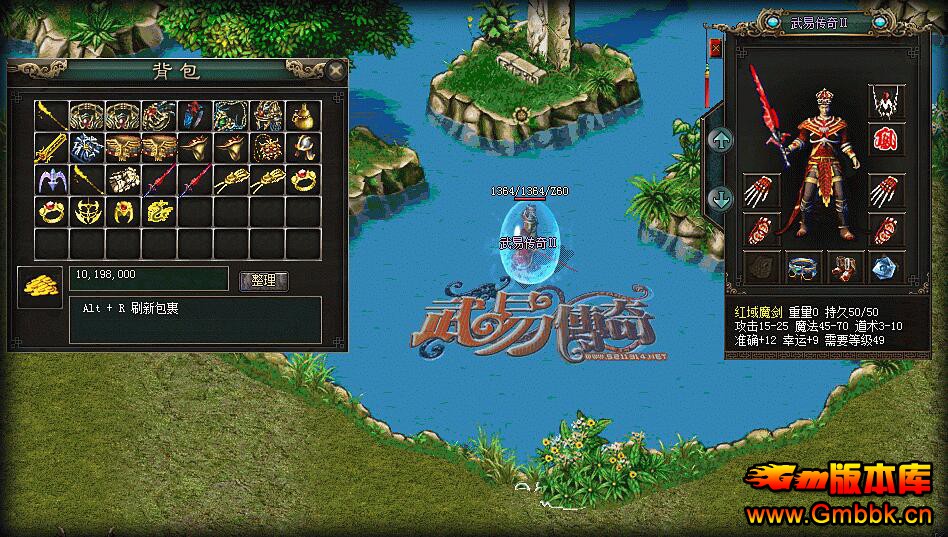Select the golden dragon item in backpack

point(158,212)
